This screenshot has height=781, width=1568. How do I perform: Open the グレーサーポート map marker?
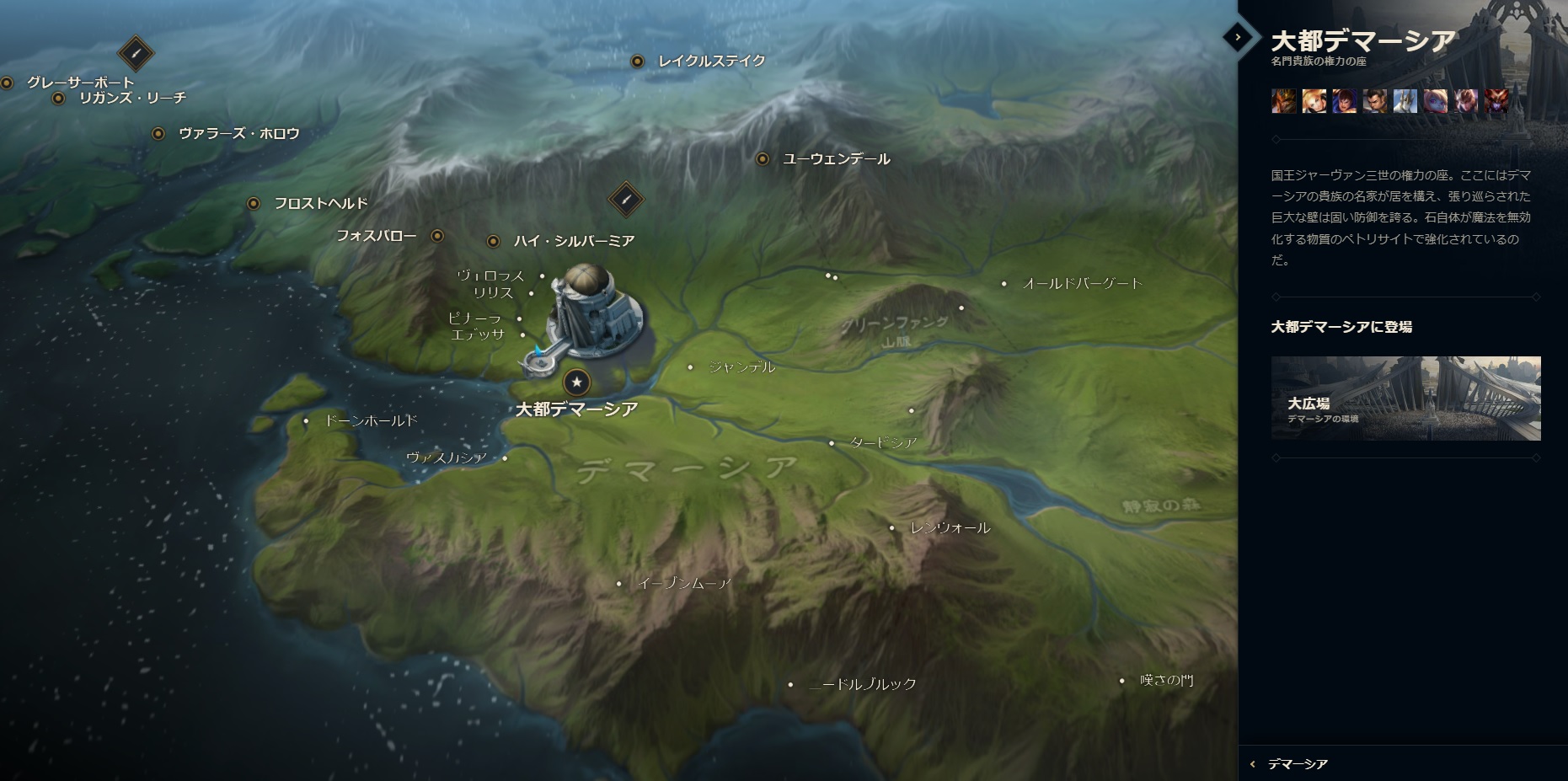8,83
